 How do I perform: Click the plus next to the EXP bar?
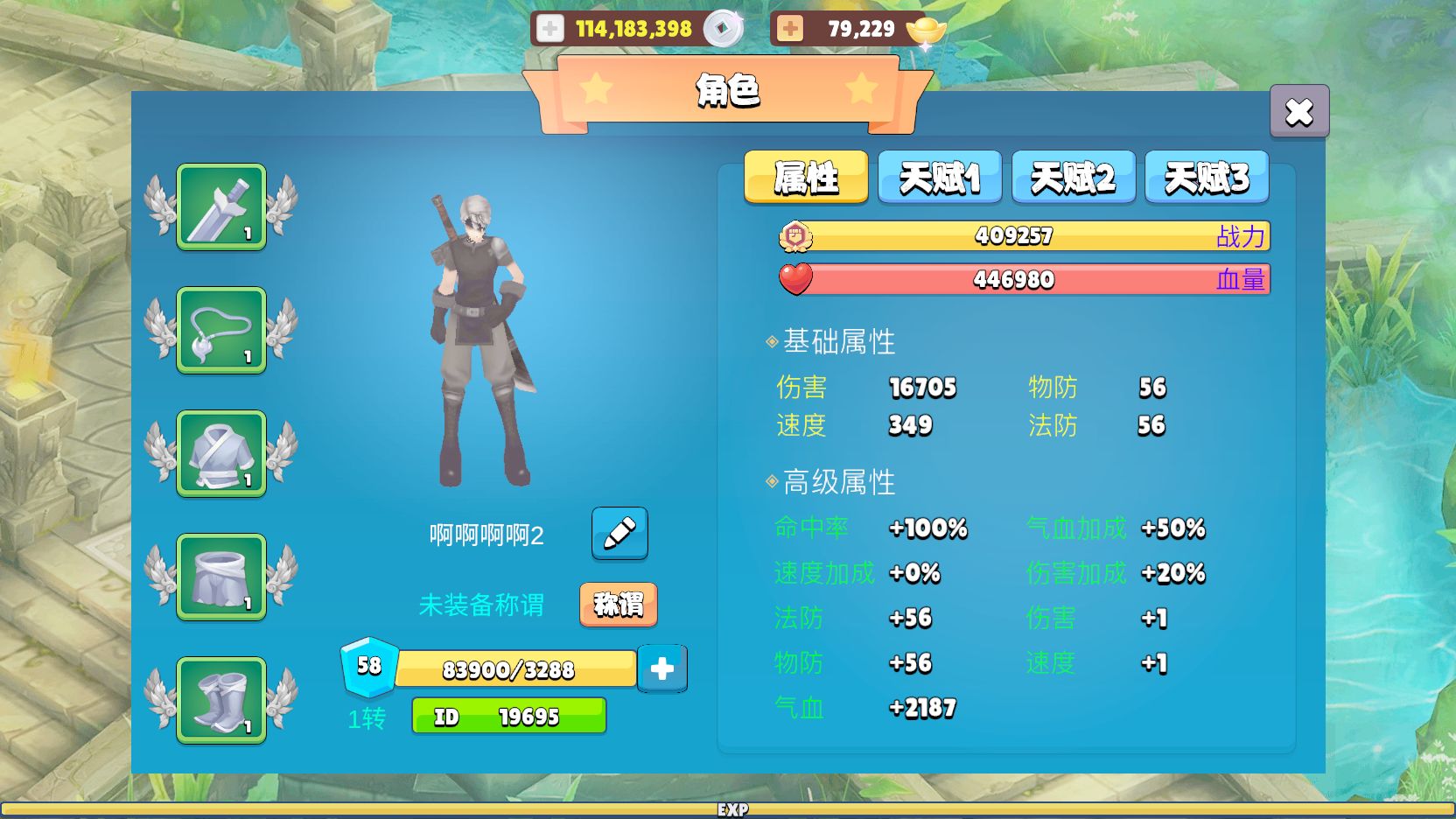(662, 668)
